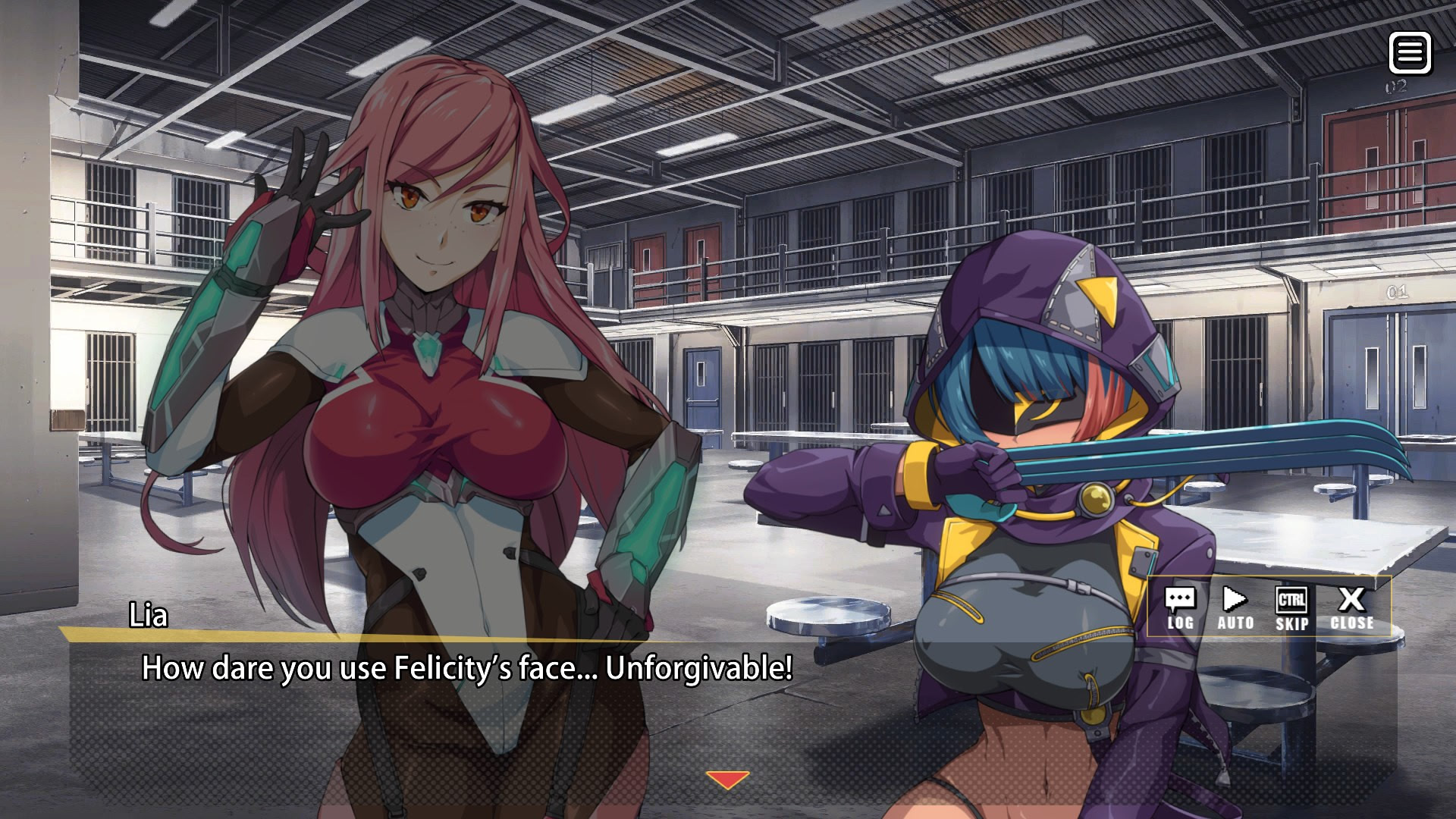Activate the SKIP dialogue button
Viewport: 1456px width, 819px height.
click(1291, 609)
